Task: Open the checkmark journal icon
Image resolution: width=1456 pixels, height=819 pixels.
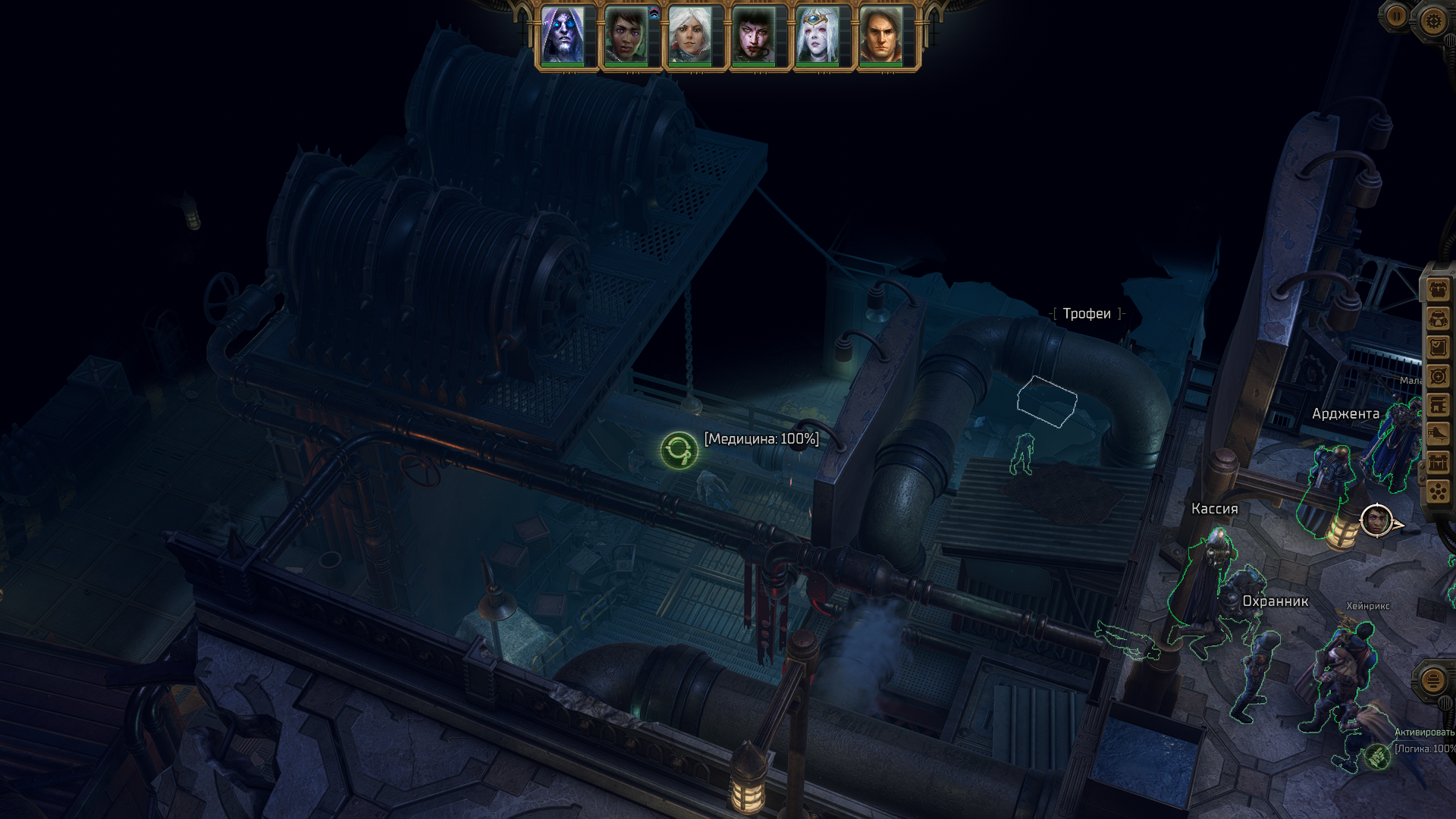Action: pos(1438,347)
